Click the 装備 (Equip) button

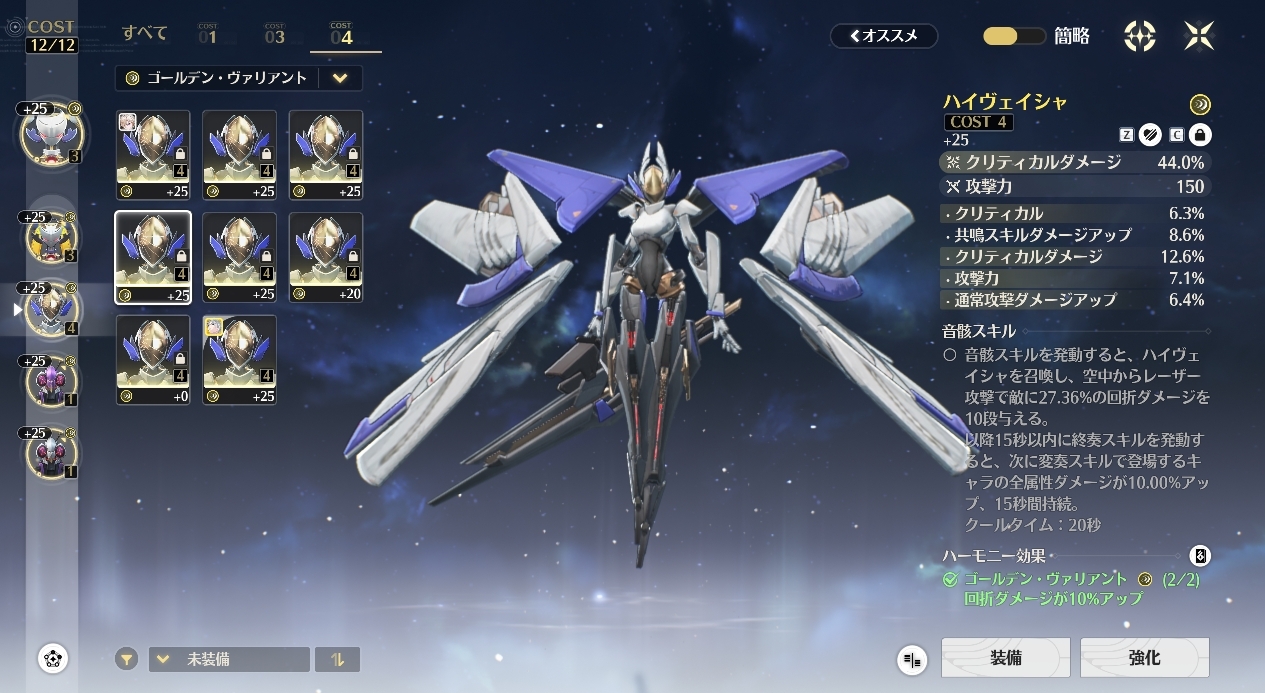(x=1005, y=658)
